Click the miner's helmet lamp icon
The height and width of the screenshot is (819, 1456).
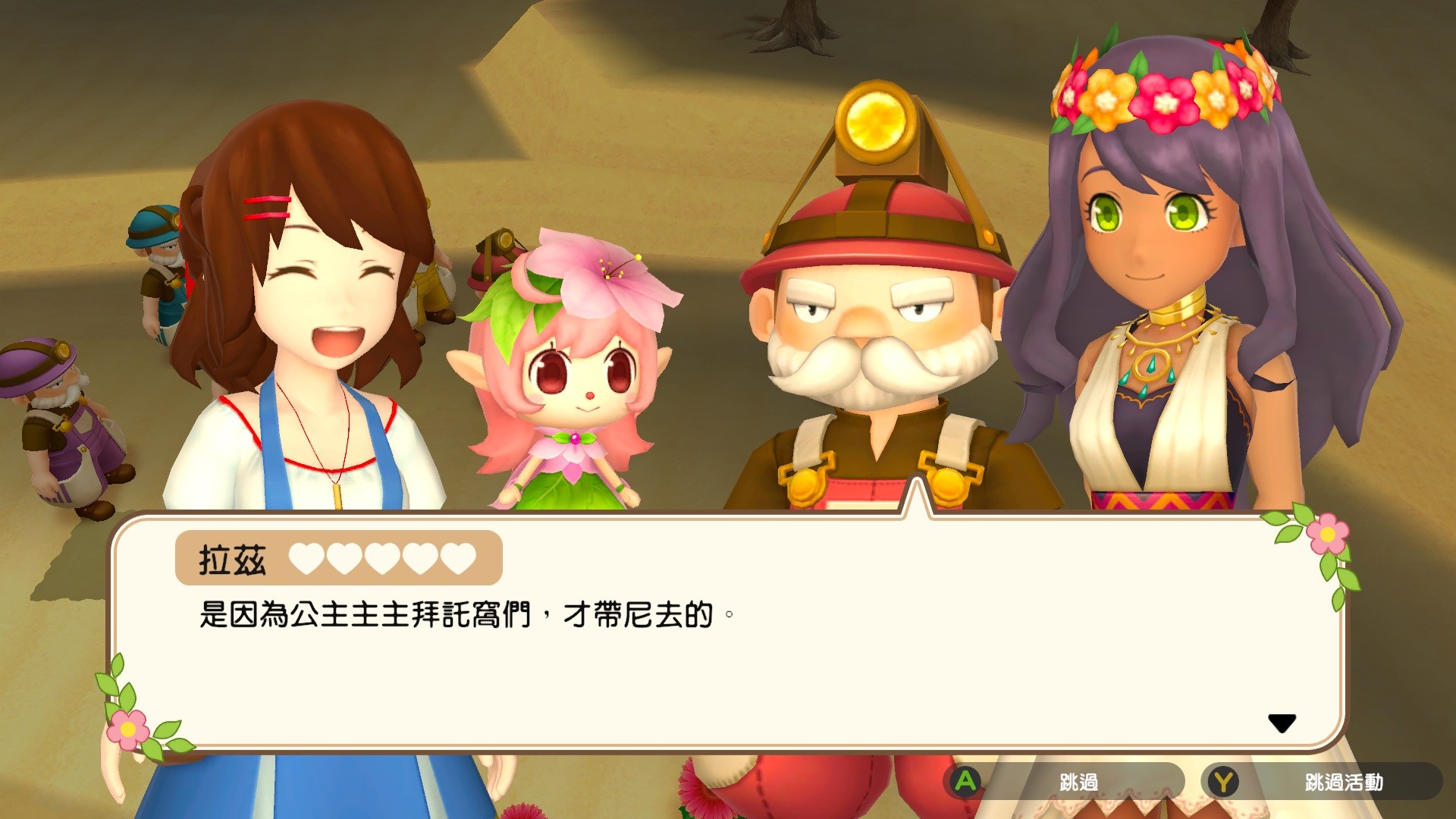click(x=876, y=121)
